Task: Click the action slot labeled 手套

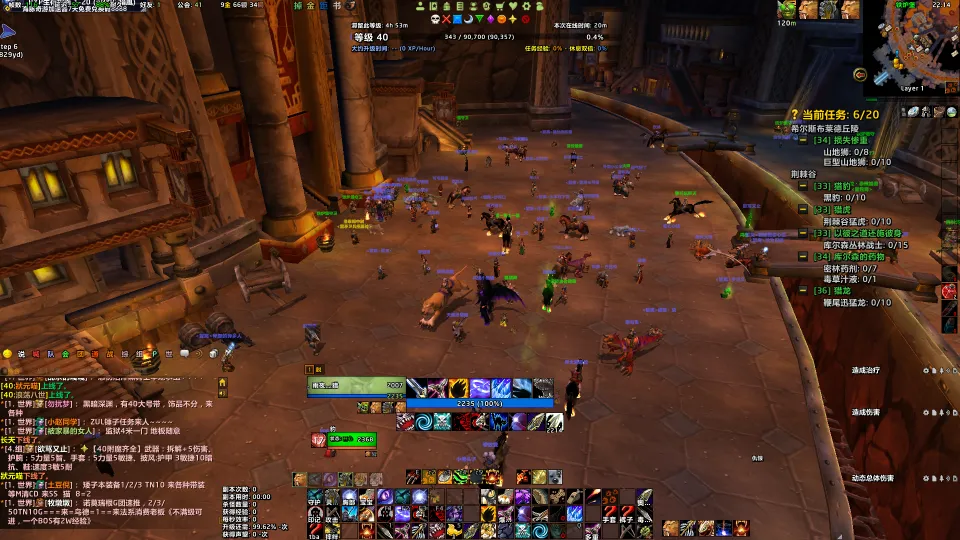Action: (609, 514)
